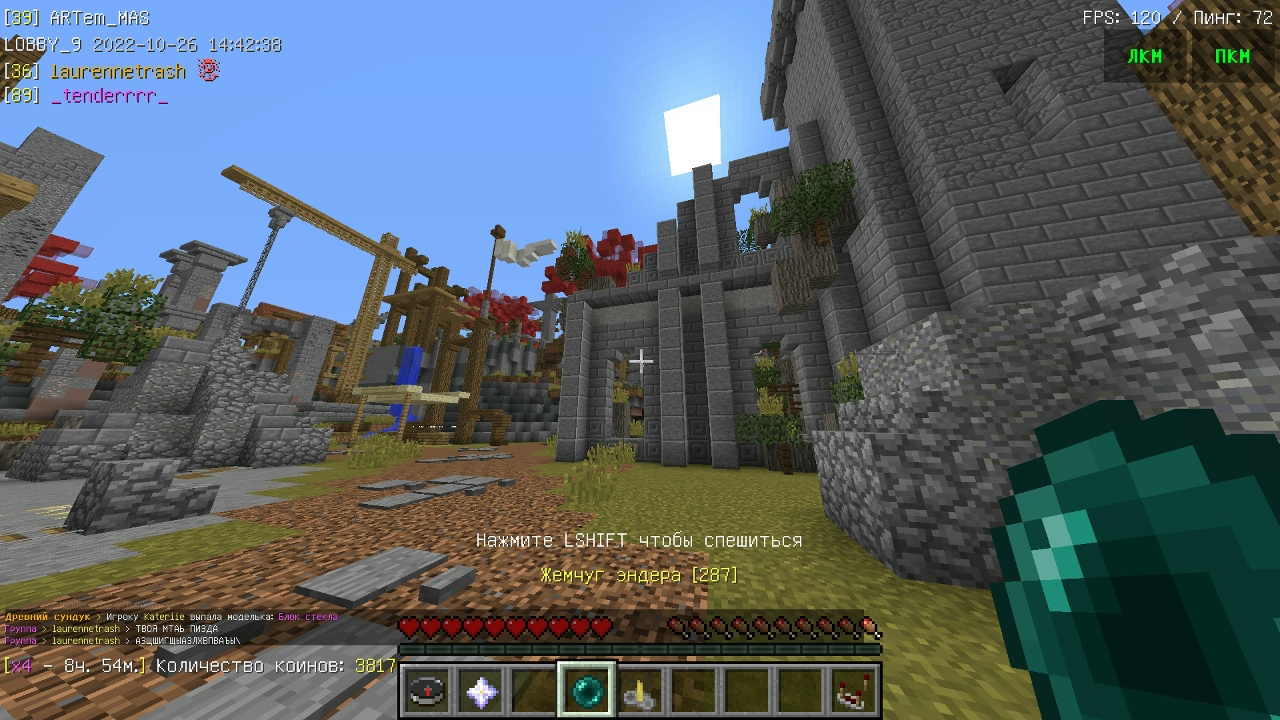
Task: Select the yellow and grey item slot
Action: tap(640, 691)
